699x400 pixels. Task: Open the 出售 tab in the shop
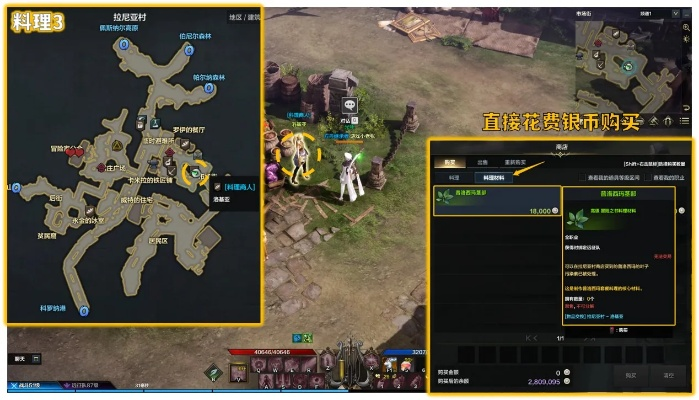tap(482, 161)
